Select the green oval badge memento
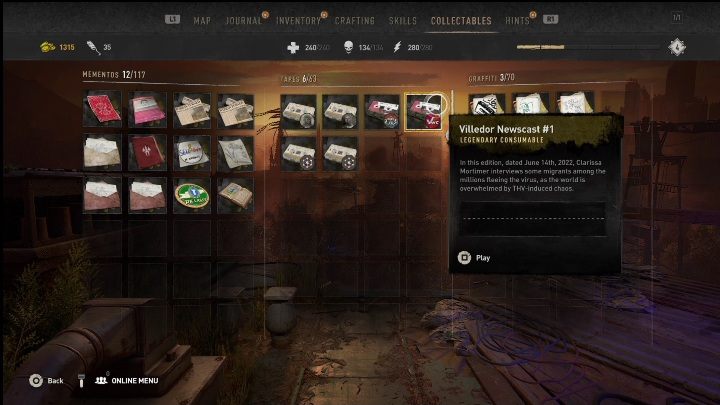The width and height of the screenshot is (720, 405). point(192,194)
